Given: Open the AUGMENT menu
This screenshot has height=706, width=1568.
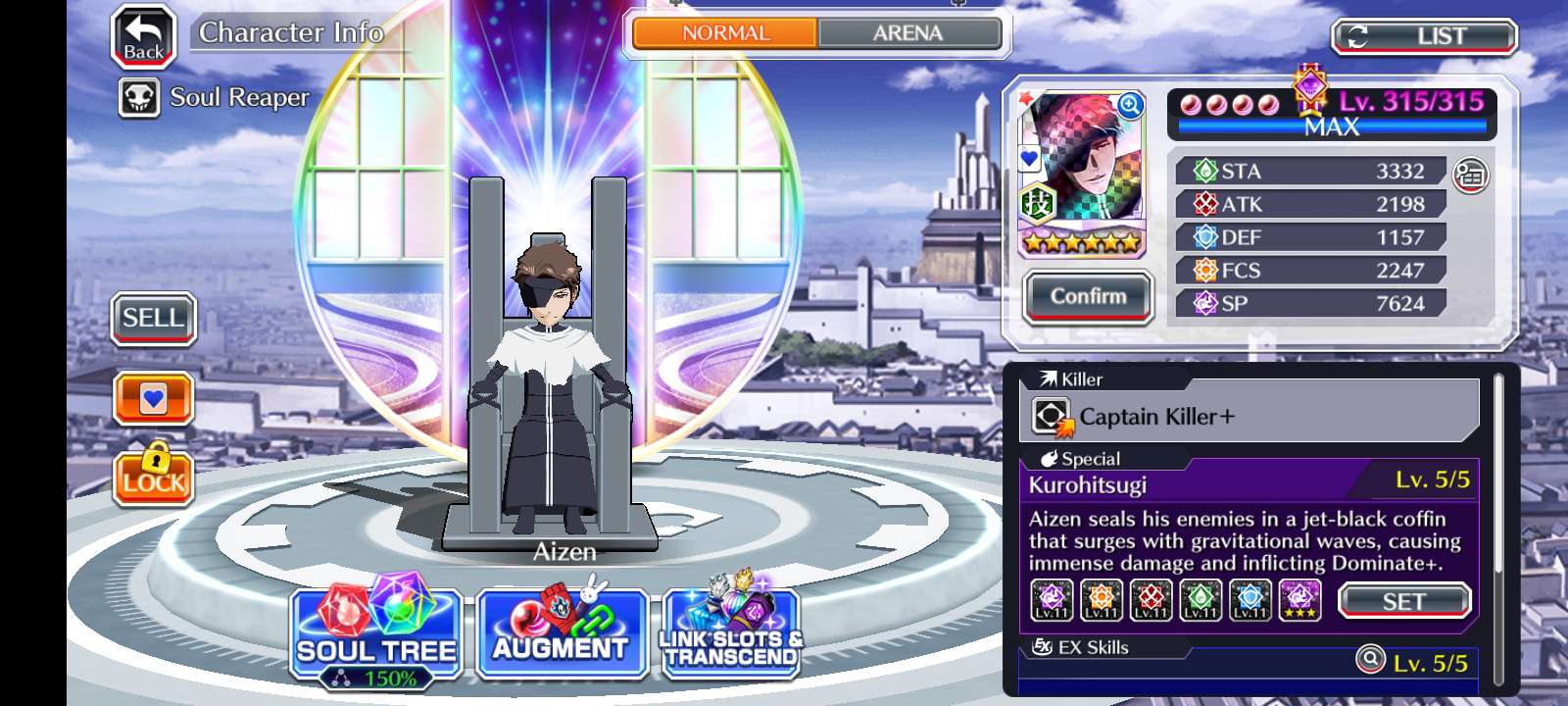Looking at the screenshot, I should click(561, 634).
